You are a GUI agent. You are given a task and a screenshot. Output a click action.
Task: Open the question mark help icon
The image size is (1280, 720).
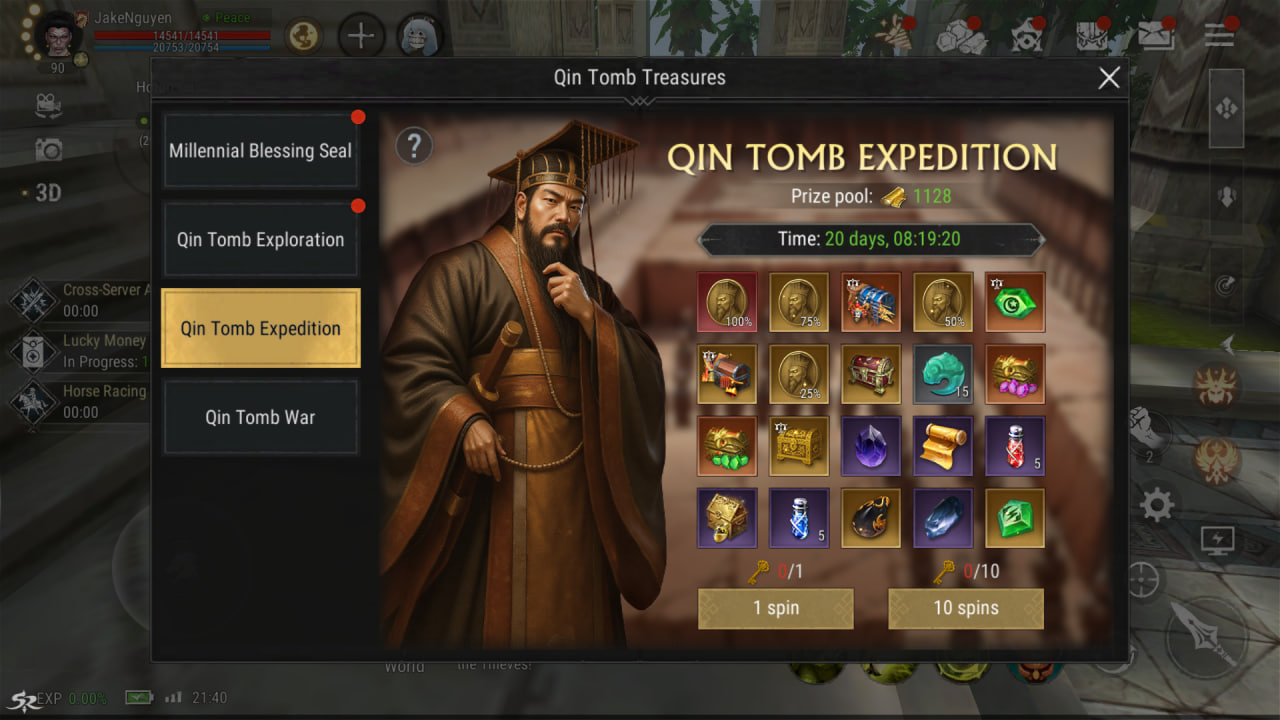coord(414,147)
